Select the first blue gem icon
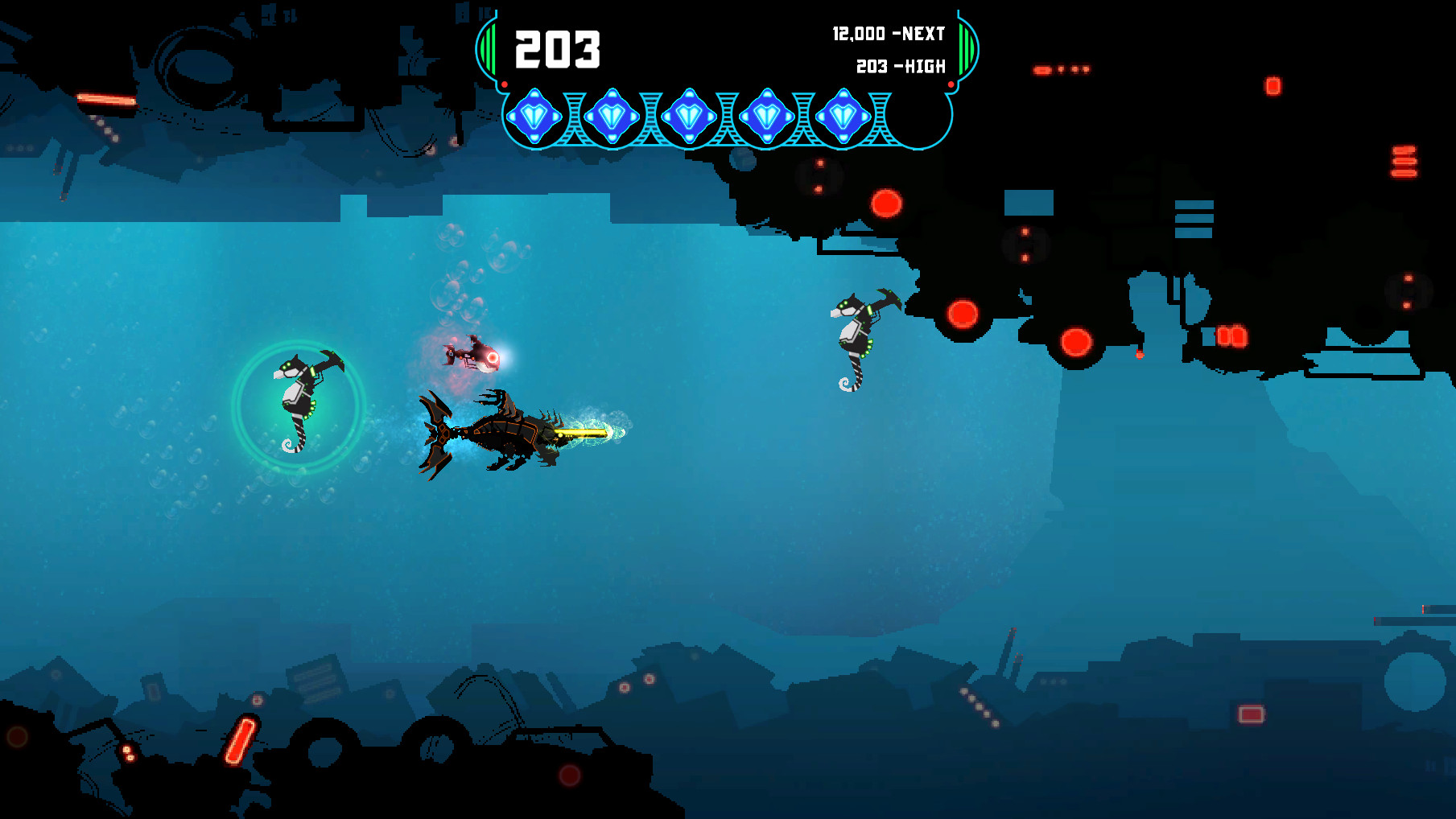This screenshot has height=819, width=1456. point(536,116)
